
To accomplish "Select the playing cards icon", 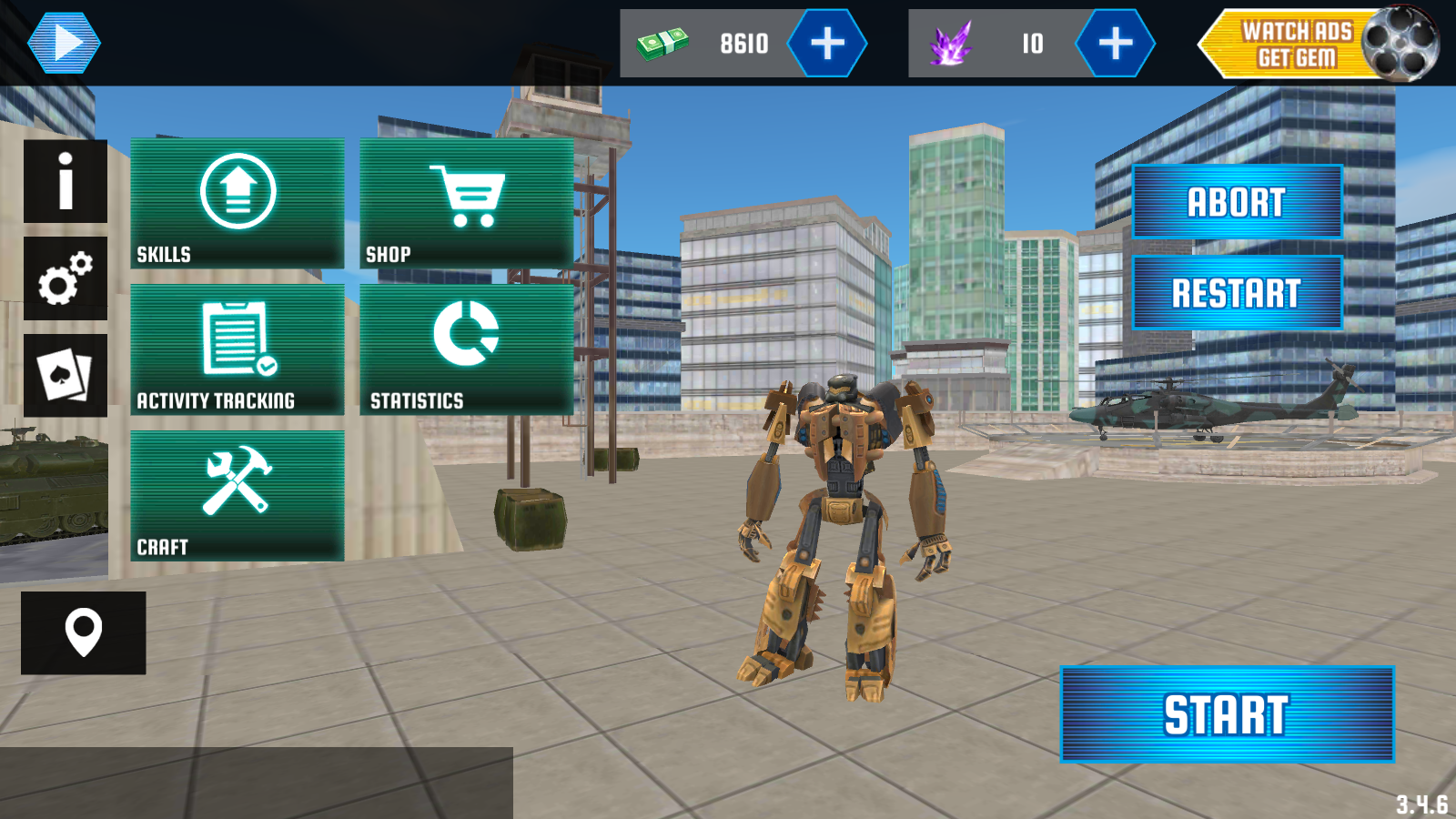I will [66, 375].
